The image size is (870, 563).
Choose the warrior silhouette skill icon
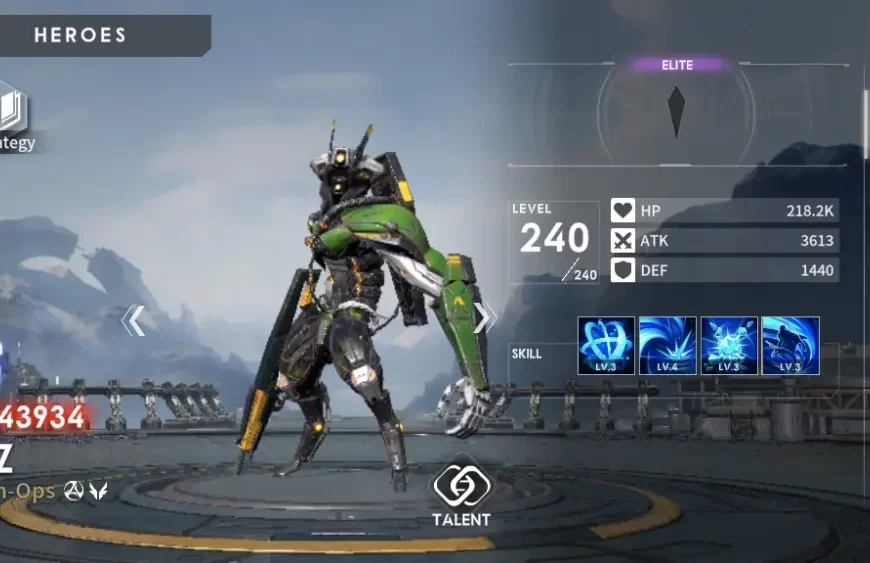(791, 346)
